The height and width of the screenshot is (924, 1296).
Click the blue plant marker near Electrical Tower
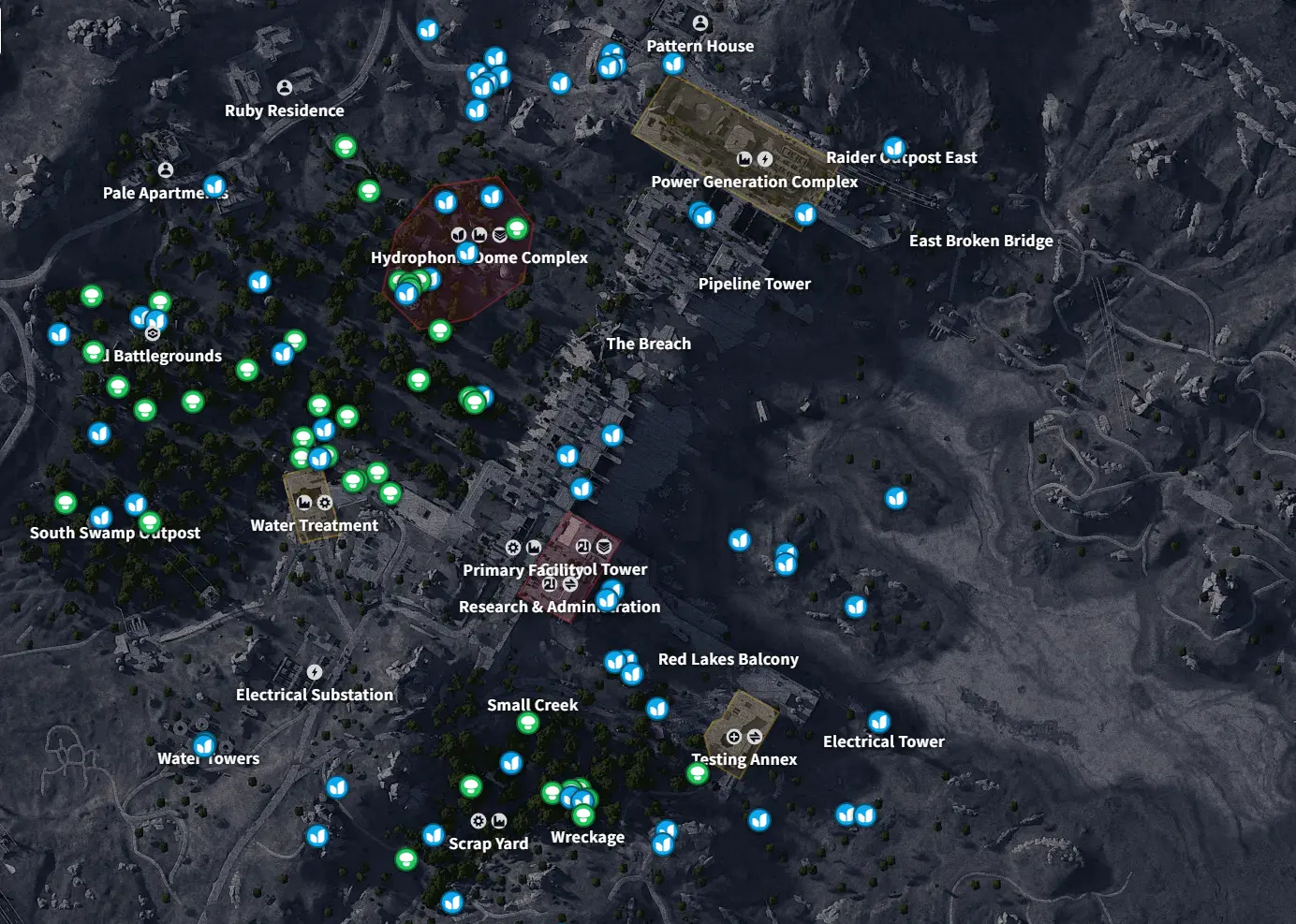pyautogui.click(x=878, y=723)
